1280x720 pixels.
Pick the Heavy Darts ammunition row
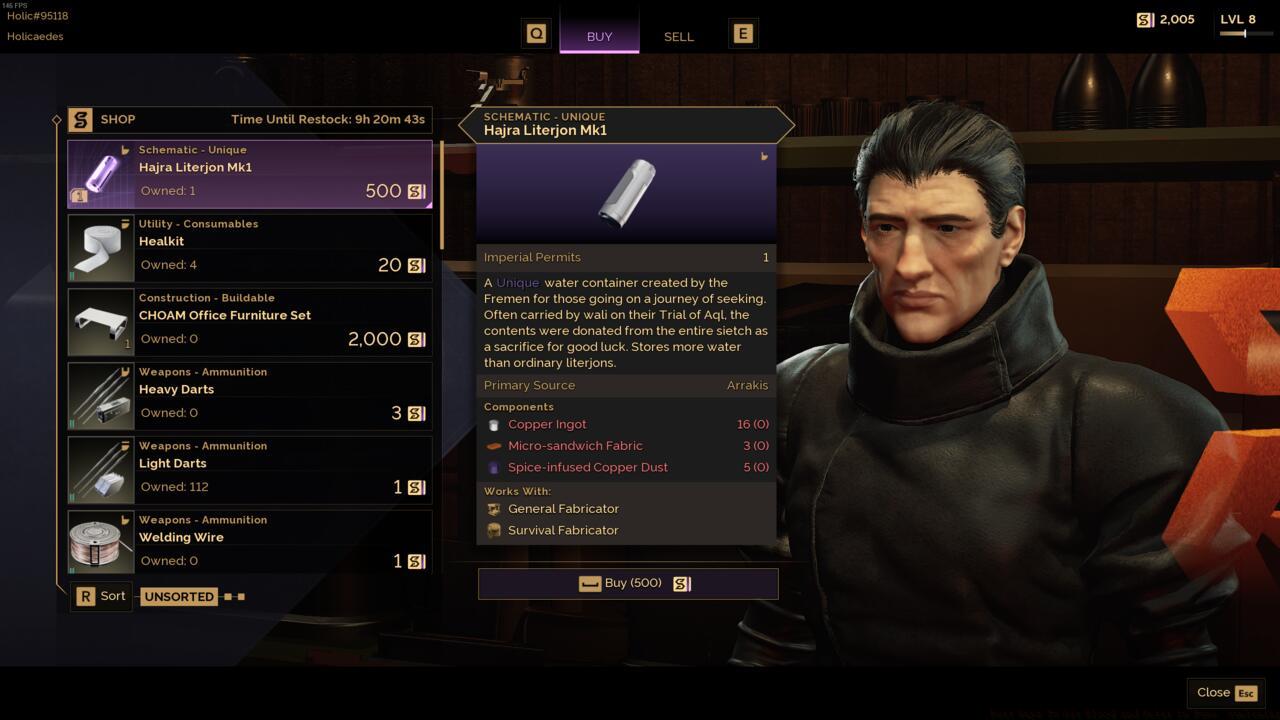(250, 397)
